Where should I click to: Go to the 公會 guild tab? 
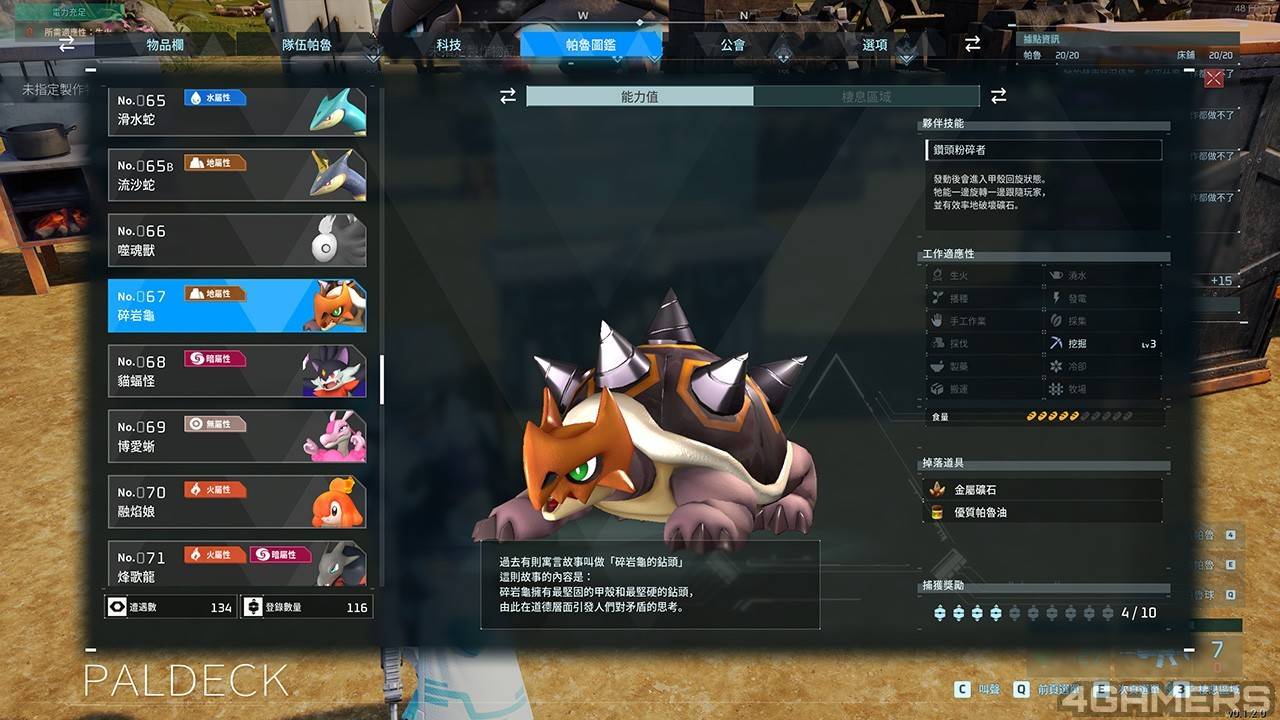click(733, 45)
